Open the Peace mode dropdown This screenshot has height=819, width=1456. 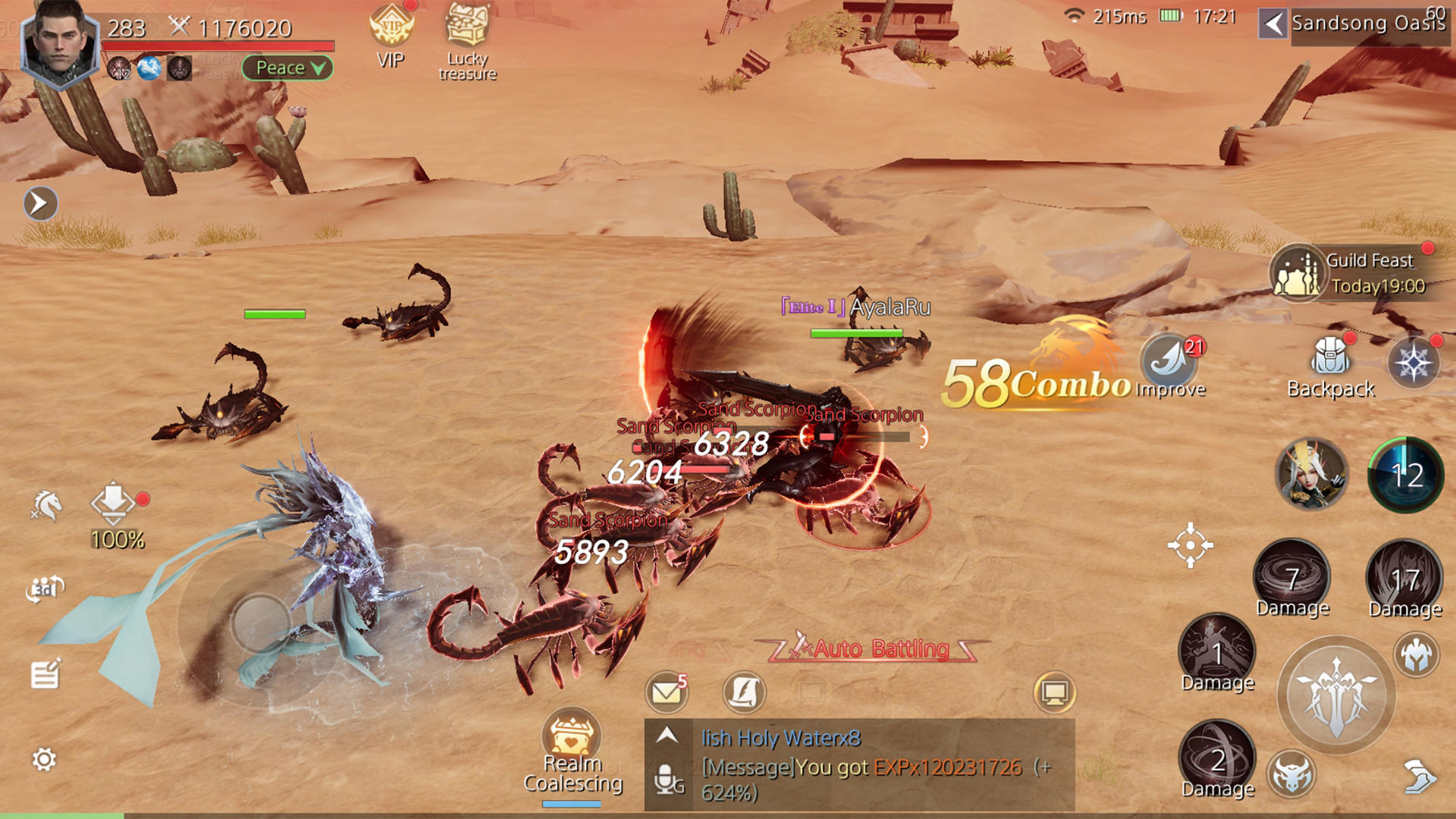[288, 68]
